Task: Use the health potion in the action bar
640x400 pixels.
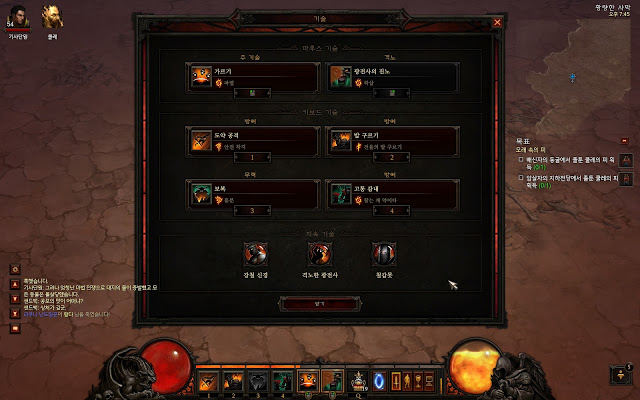Action: [357, 380]
